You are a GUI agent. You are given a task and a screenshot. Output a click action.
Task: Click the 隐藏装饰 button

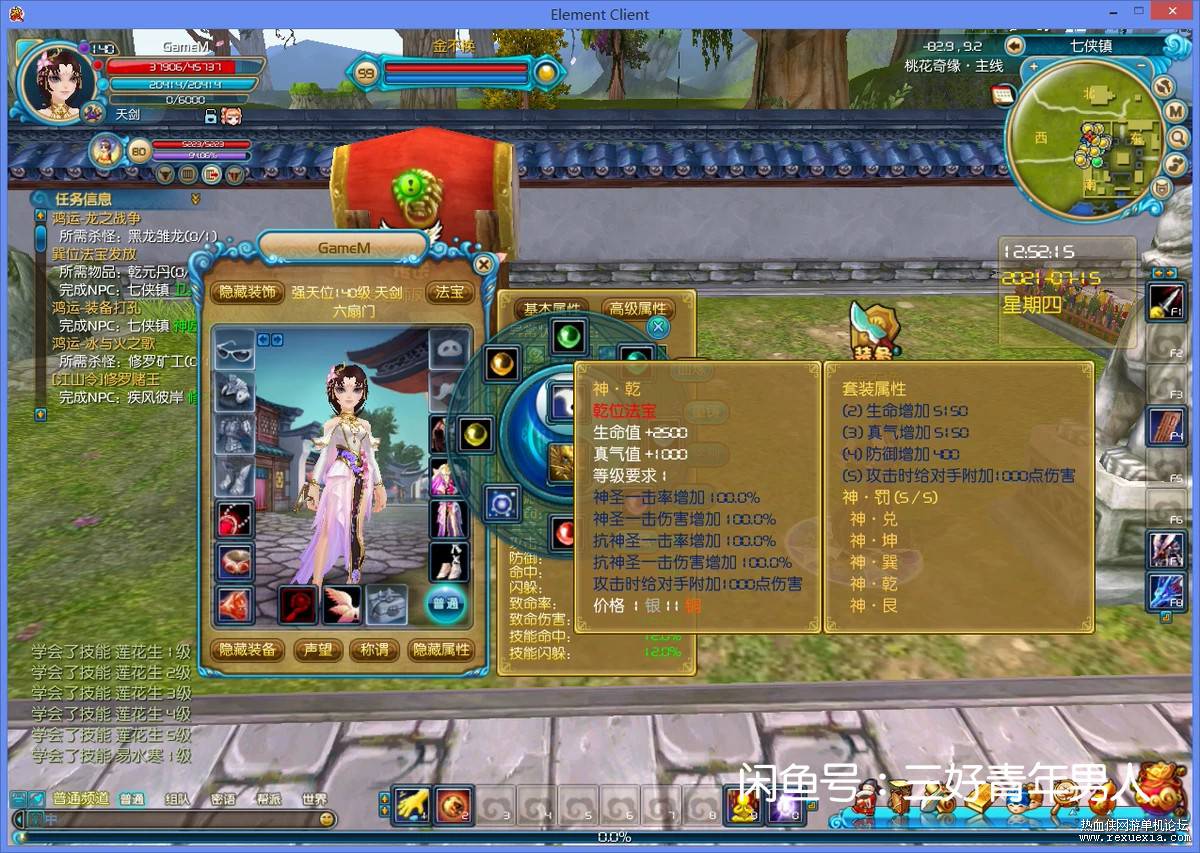tap(247, 292)
